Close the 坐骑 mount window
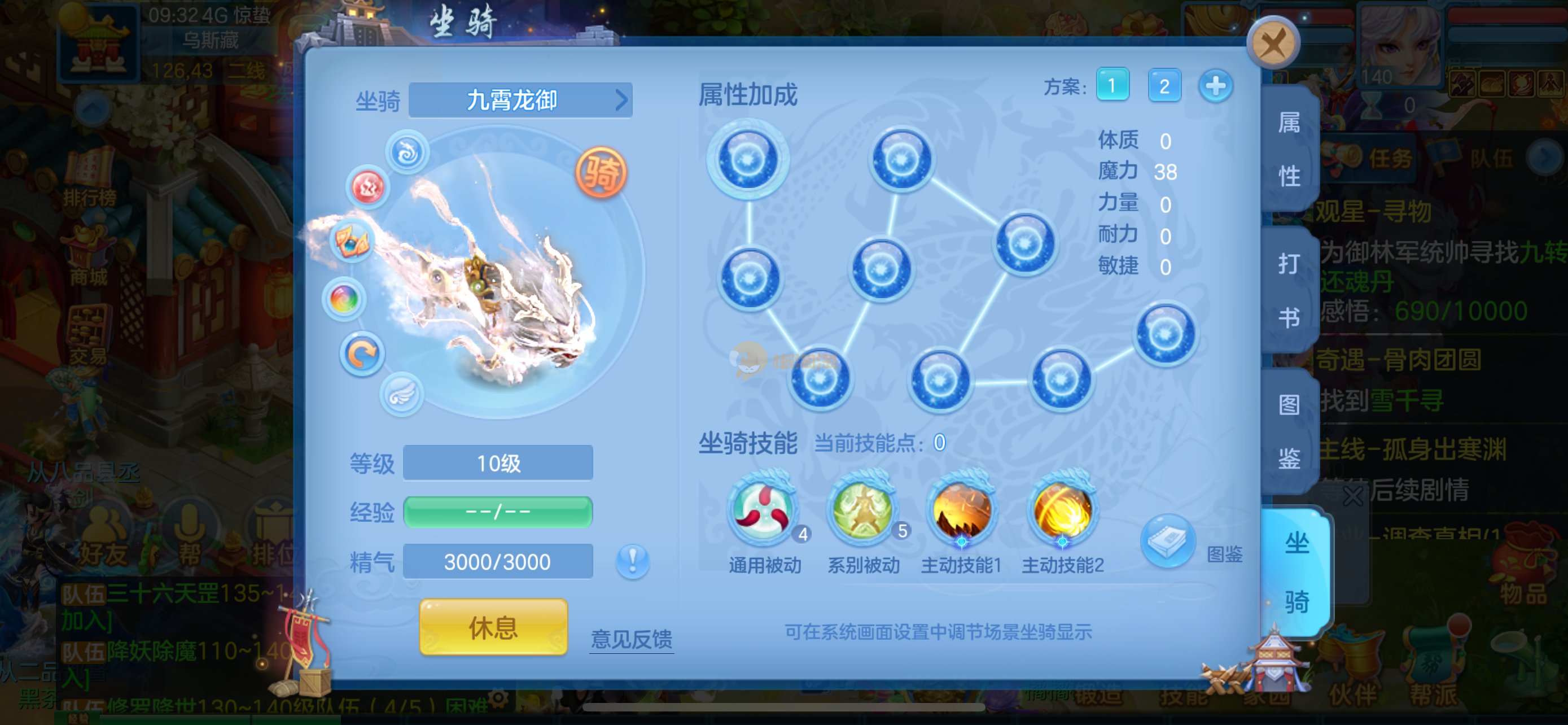This screenshot has width=1568, height=725. tap(1273, 44)
